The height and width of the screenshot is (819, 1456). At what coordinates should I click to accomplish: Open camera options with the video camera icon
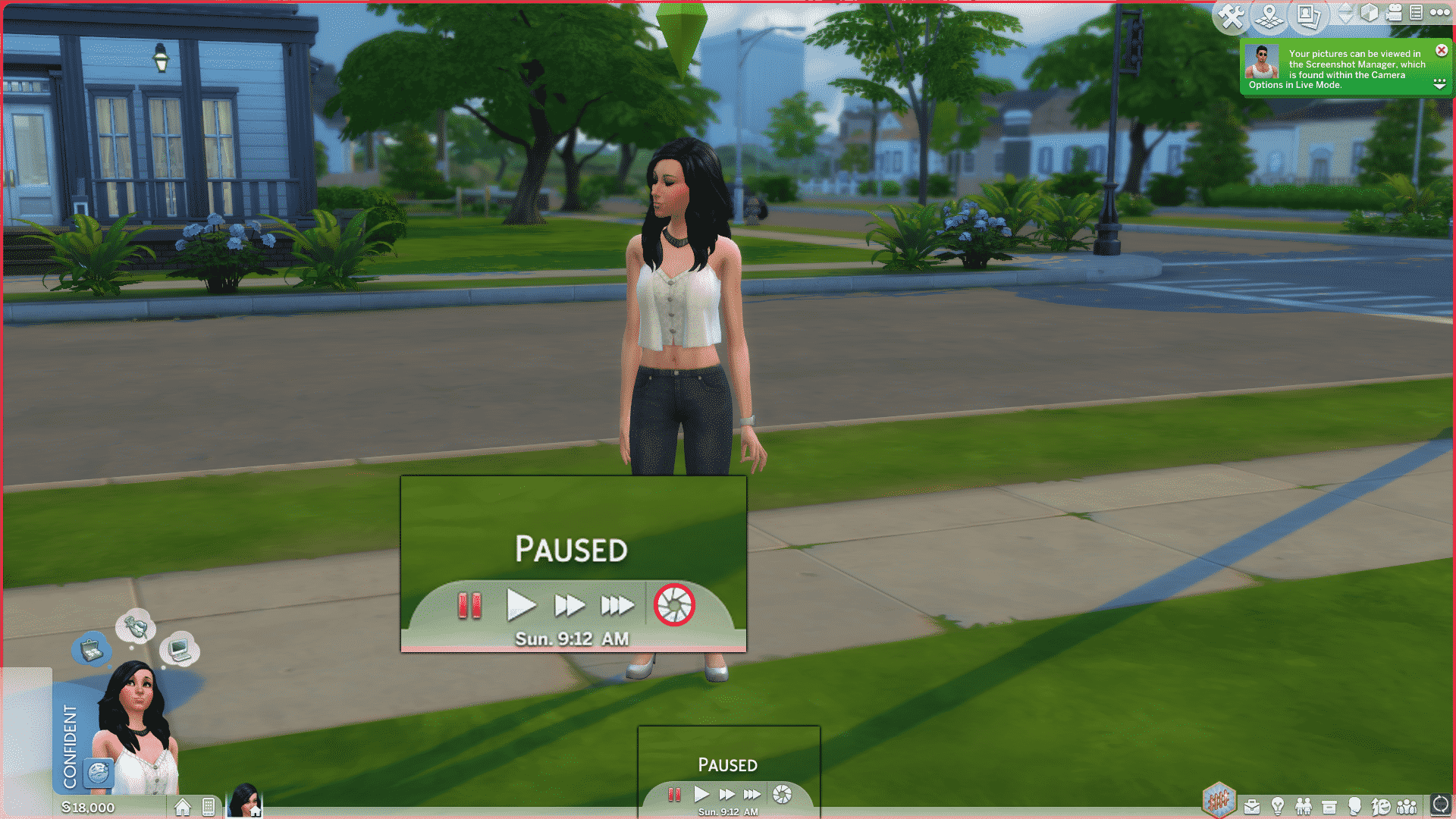tap(1394, 13)
